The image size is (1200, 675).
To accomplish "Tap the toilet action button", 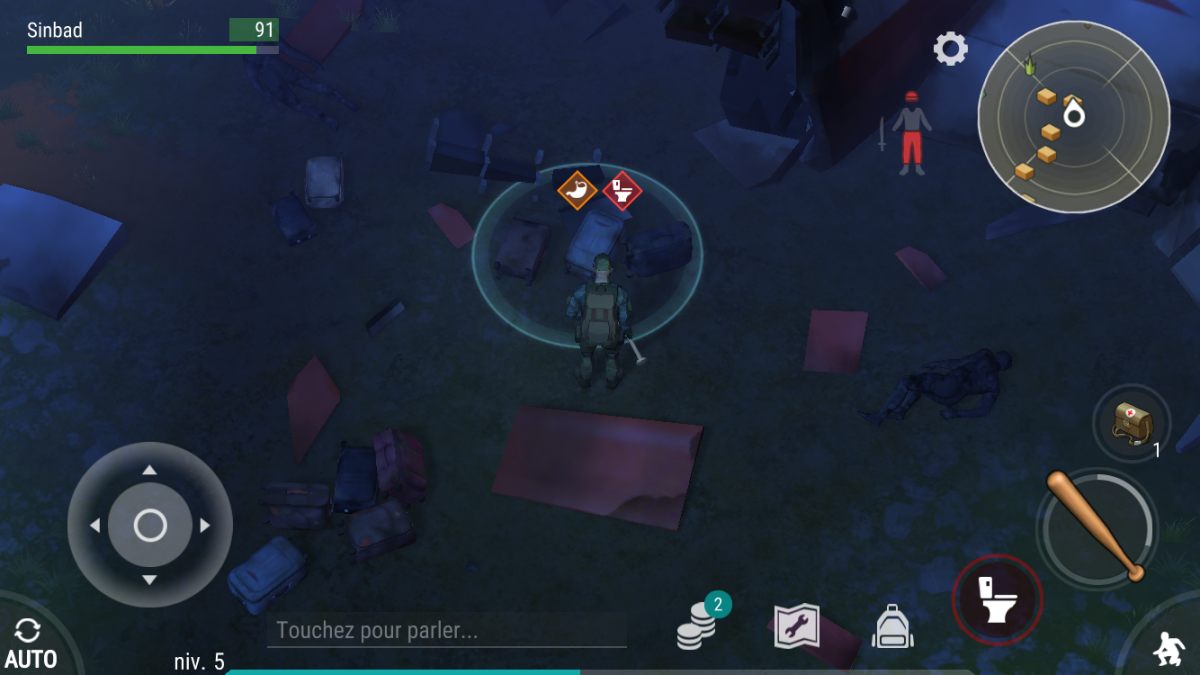I will 997,600.
